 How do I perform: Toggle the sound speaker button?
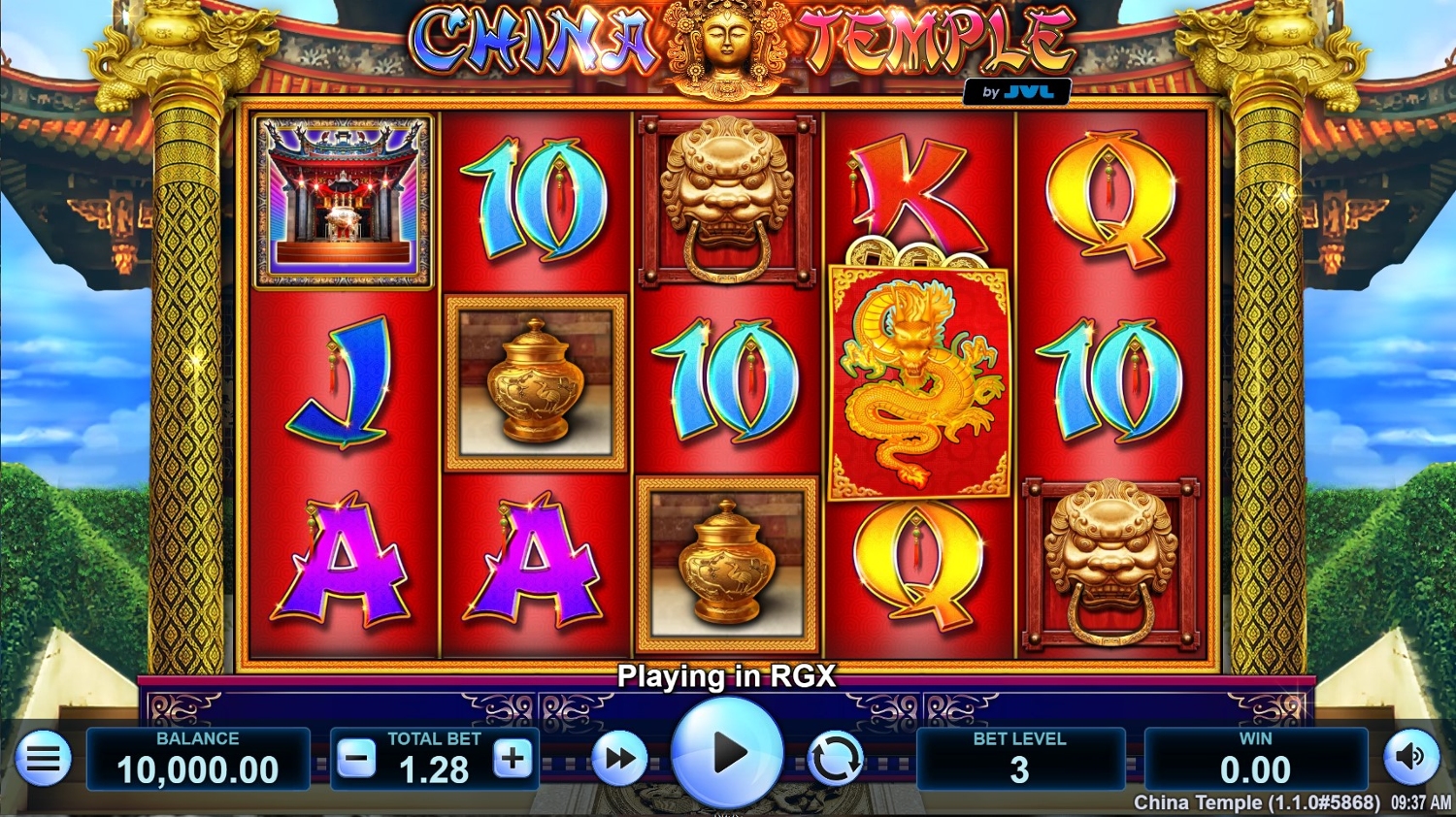1411,757
